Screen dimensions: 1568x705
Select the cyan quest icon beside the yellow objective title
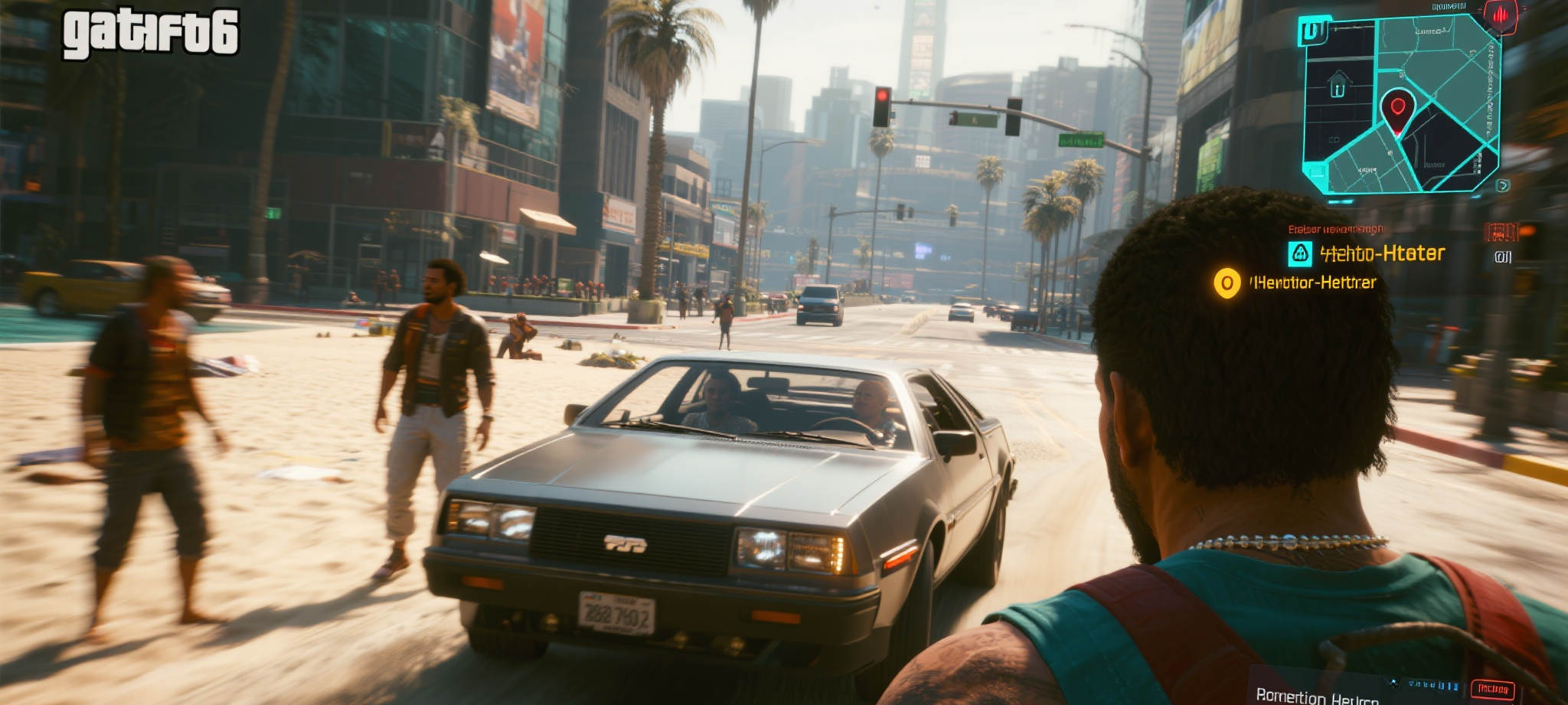[1300, 253]
